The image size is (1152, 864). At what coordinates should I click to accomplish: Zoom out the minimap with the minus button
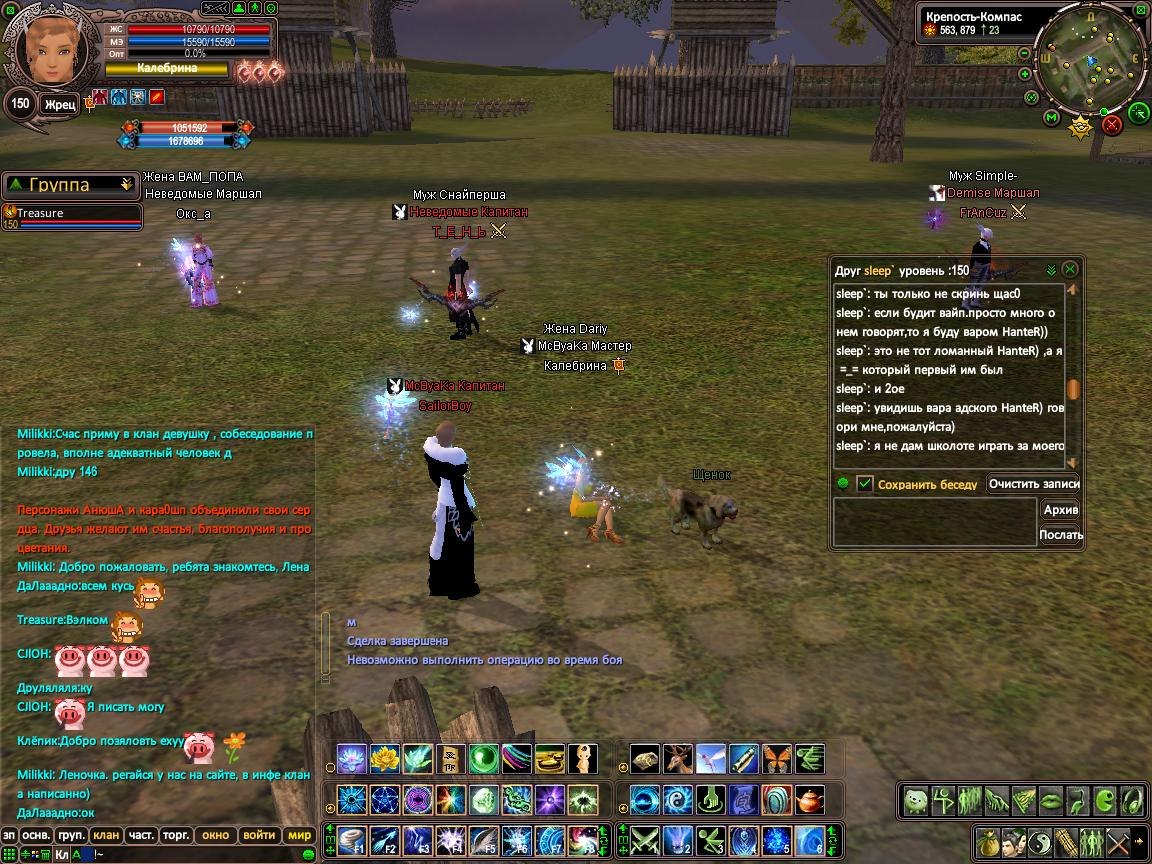tap(1024, 54)
